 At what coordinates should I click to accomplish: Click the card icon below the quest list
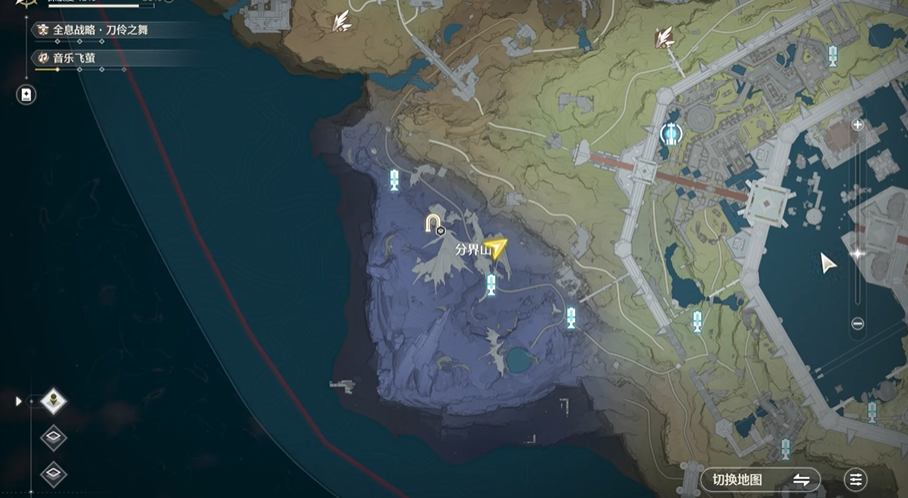tap(26, 95)
